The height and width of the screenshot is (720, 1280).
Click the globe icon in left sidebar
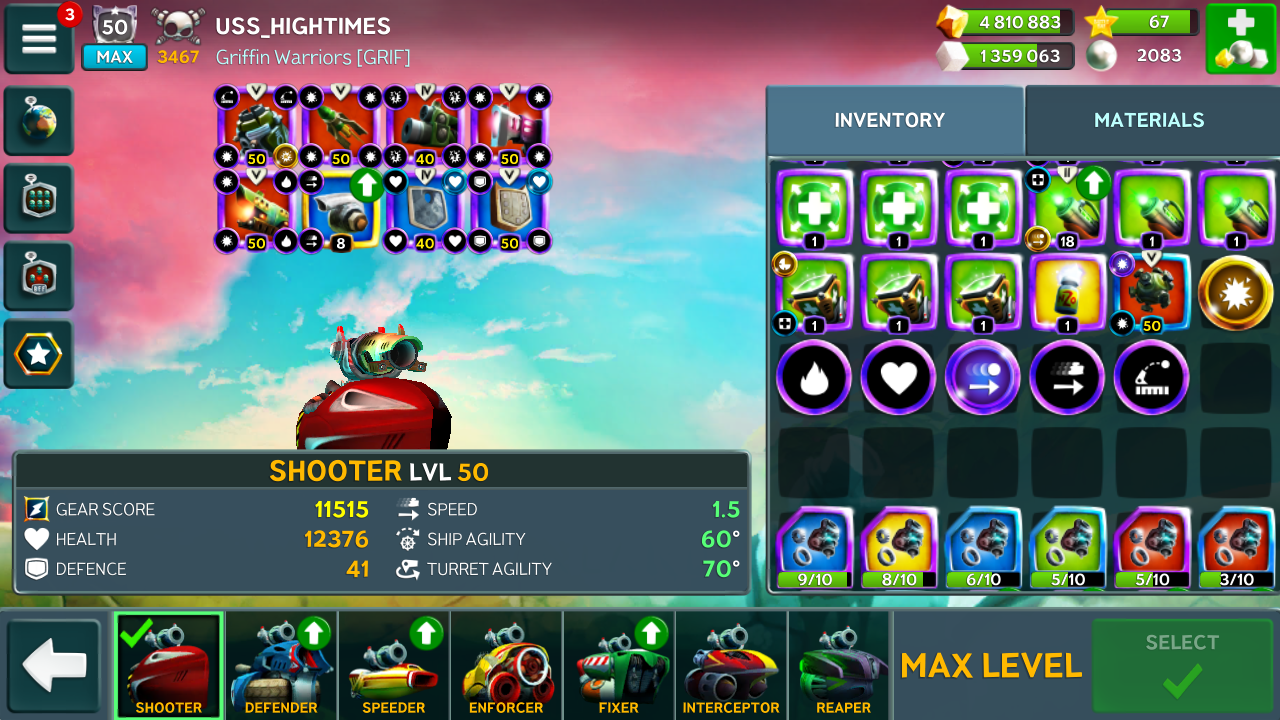[39, 122]
